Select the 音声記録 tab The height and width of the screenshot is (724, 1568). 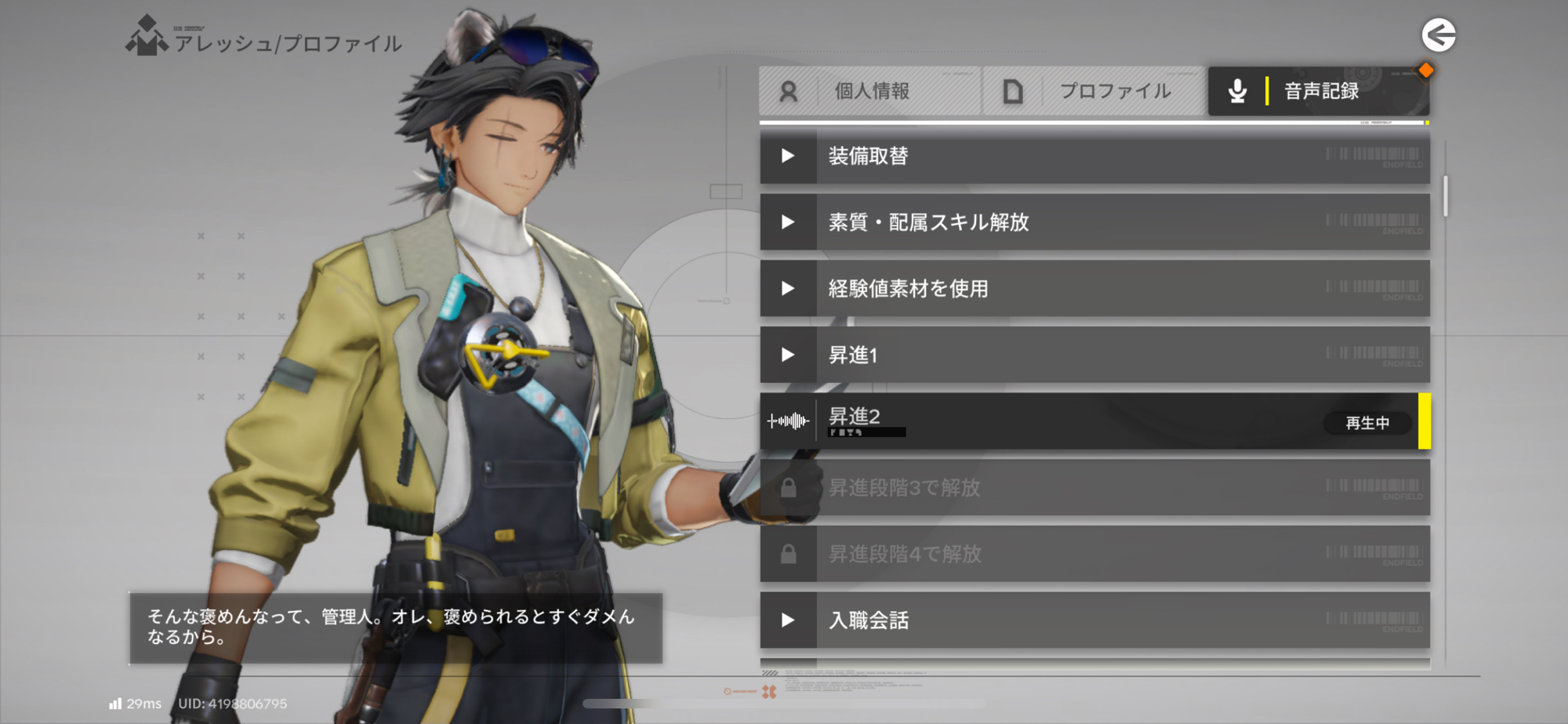[x=1318, y=91]
